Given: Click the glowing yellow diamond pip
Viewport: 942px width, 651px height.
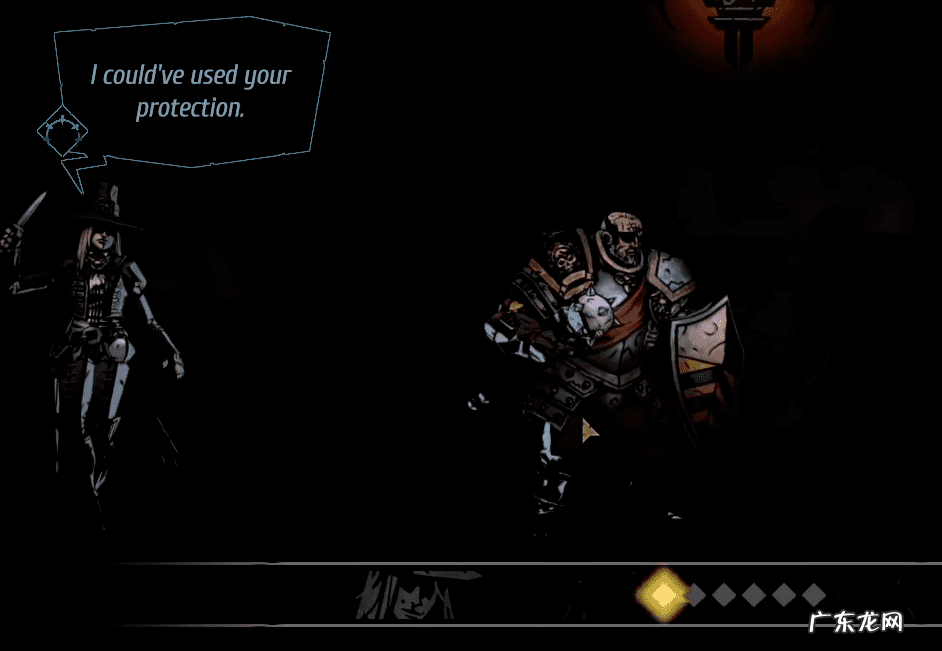Looking at the screenshot, I should point(662,595).
